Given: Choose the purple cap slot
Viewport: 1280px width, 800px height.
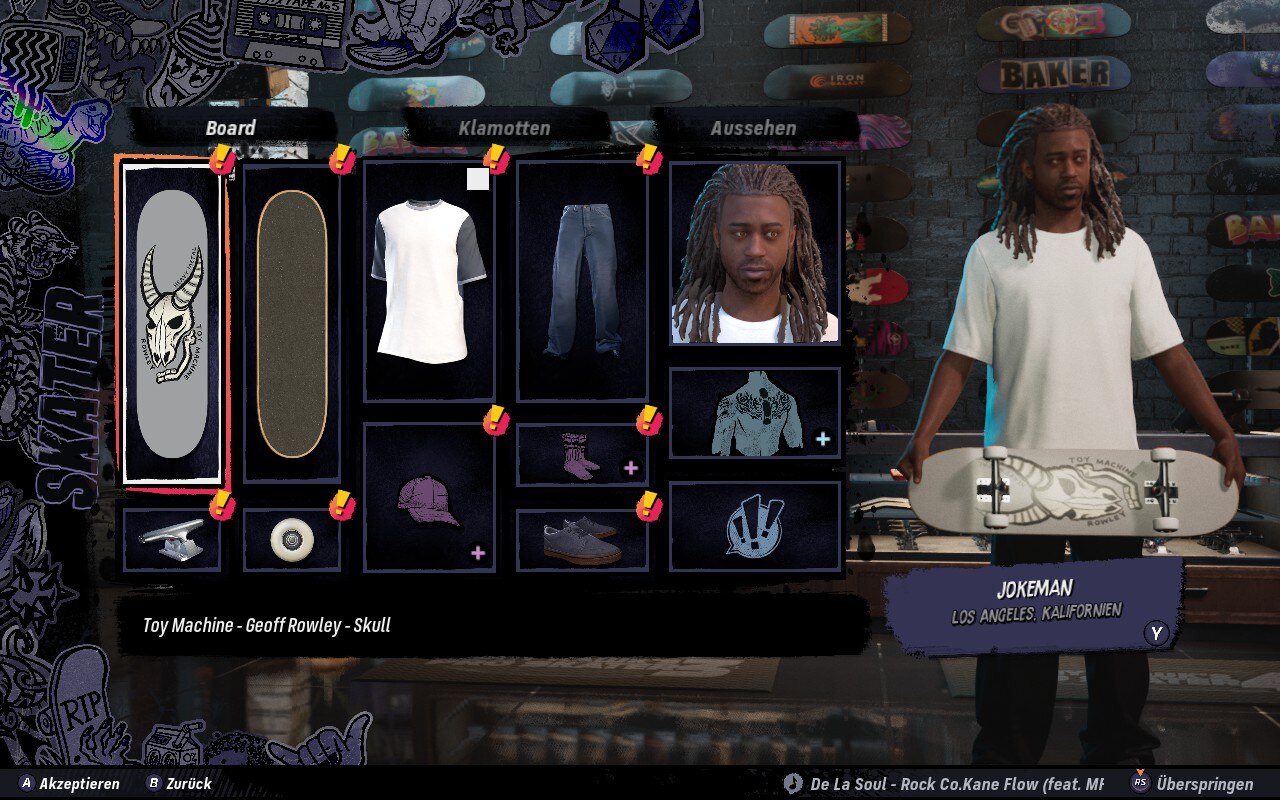Looking at the screenshot, I should 429,498.
